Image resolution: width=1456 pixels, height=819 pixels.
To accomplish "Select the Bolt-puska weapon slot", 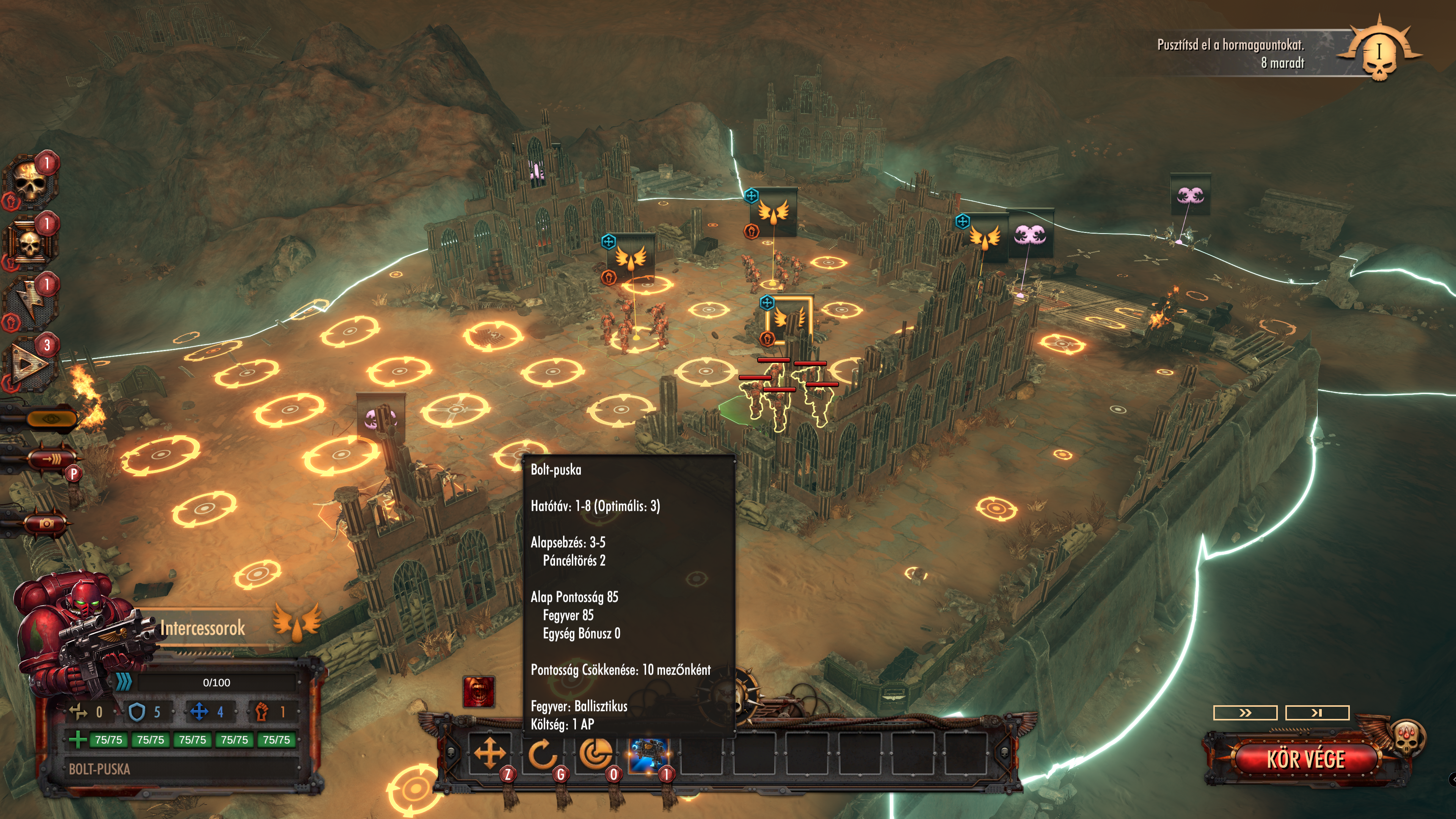I will coord(648,754).
